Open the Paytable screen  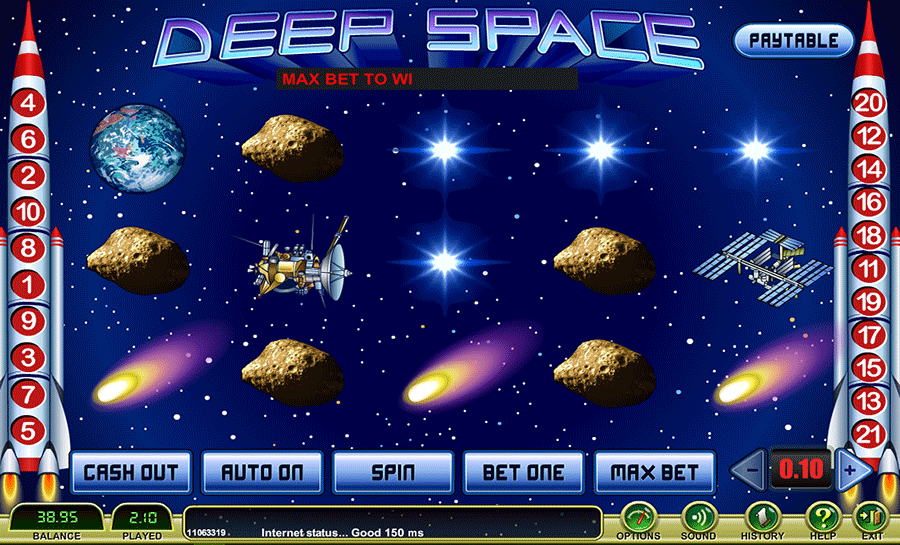[x=793, y=41]
